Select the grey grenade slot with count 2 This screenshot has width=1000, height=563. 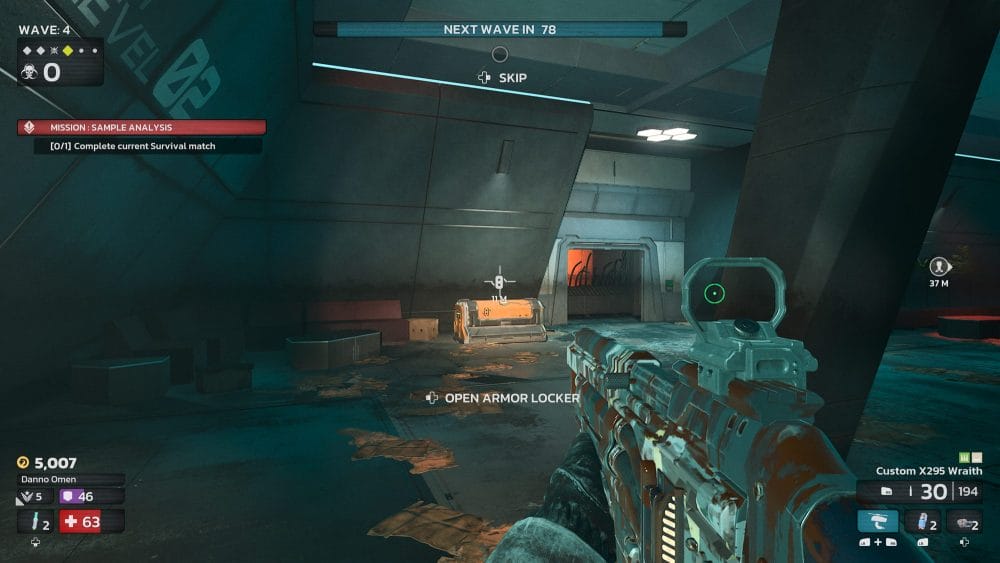pyautogui.click(x=962, y=521)
